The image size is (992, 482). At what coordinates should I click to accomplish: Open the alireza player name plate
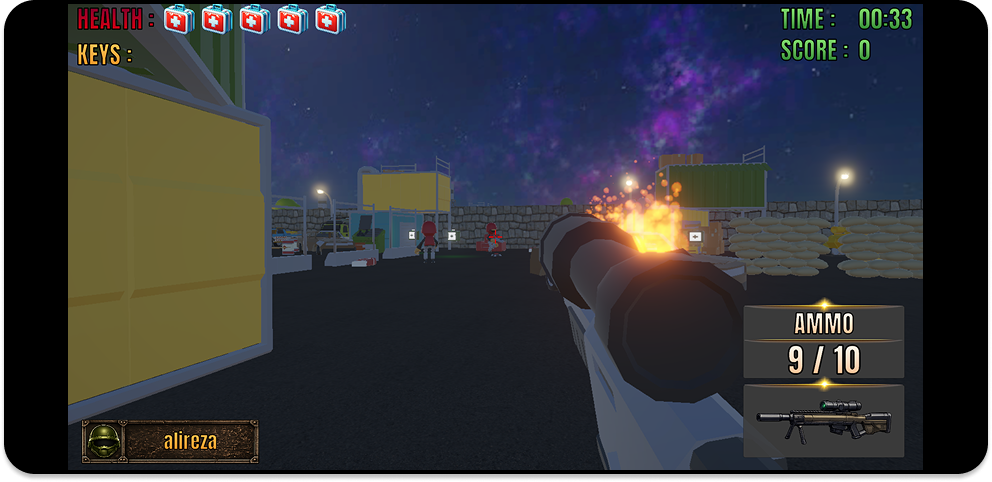(x=189, y=441)
